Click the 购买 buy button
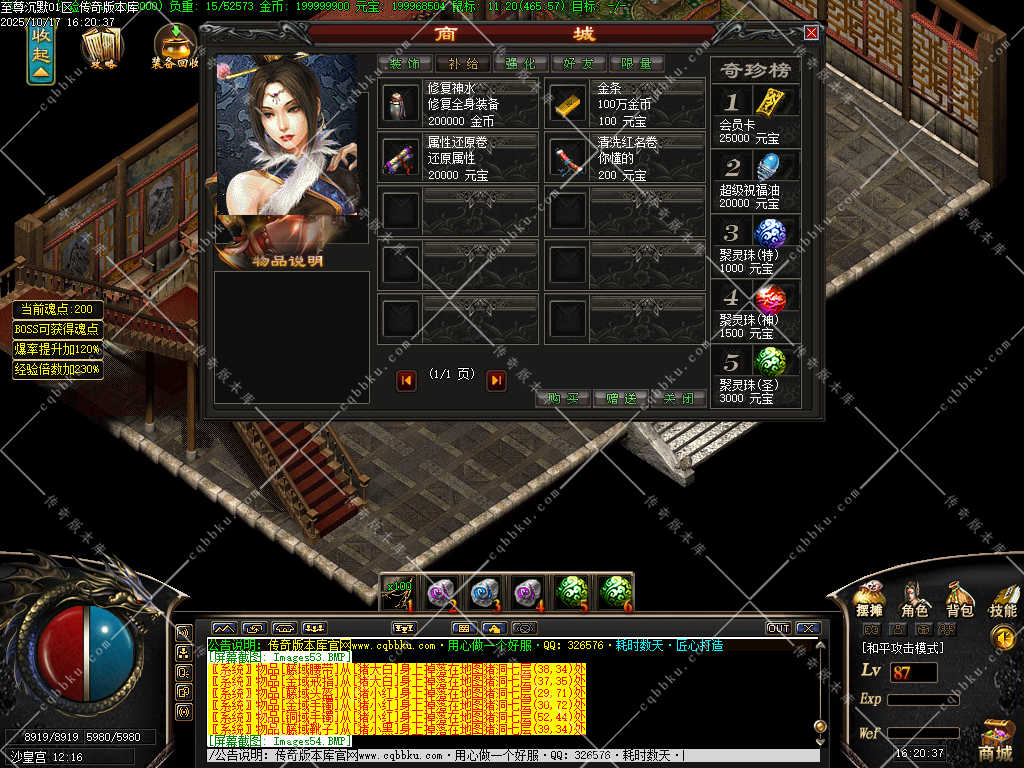 (x=564, y=398)
